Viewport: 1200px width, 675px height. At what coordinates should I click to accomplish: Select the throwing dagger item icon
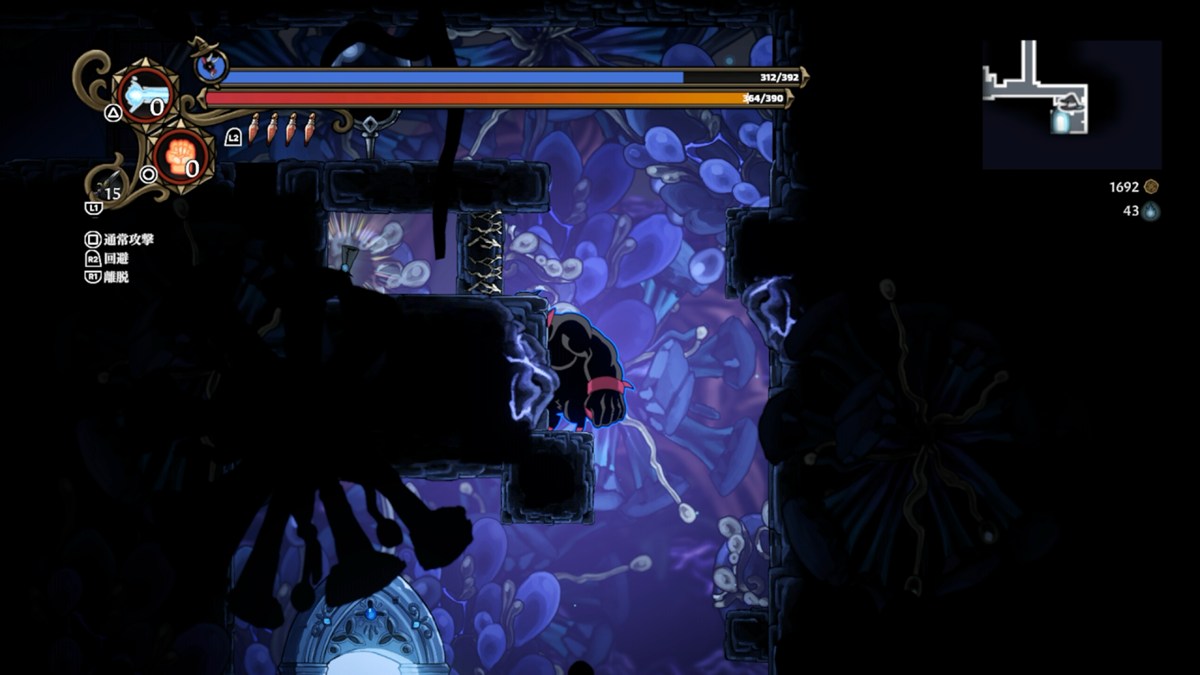pyautogui.click(x=283, y=128)
